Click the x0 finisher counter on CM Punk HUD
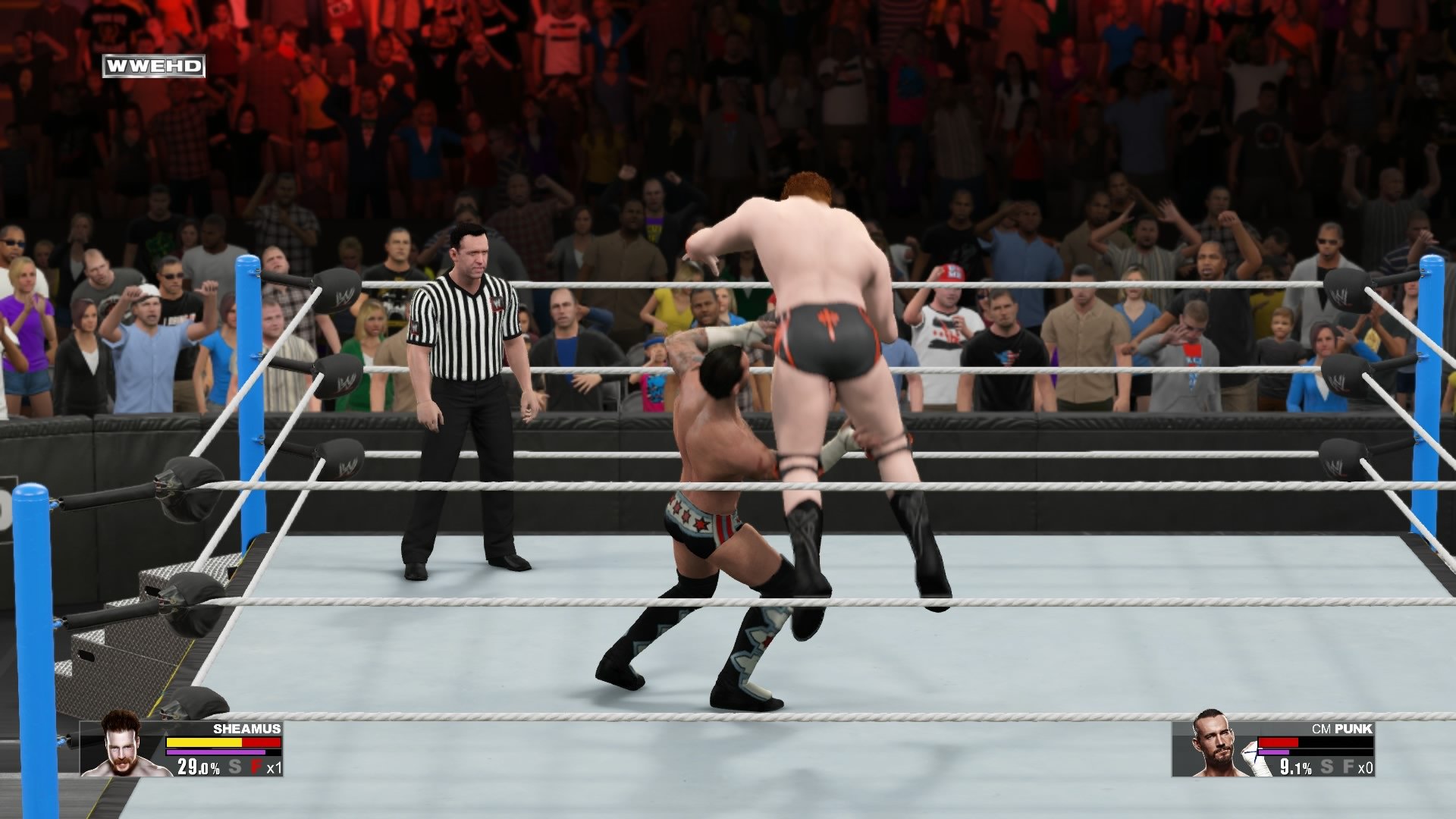This screenshot has height=819, width=1456. pyautogui.click(x=1366, y=767)
